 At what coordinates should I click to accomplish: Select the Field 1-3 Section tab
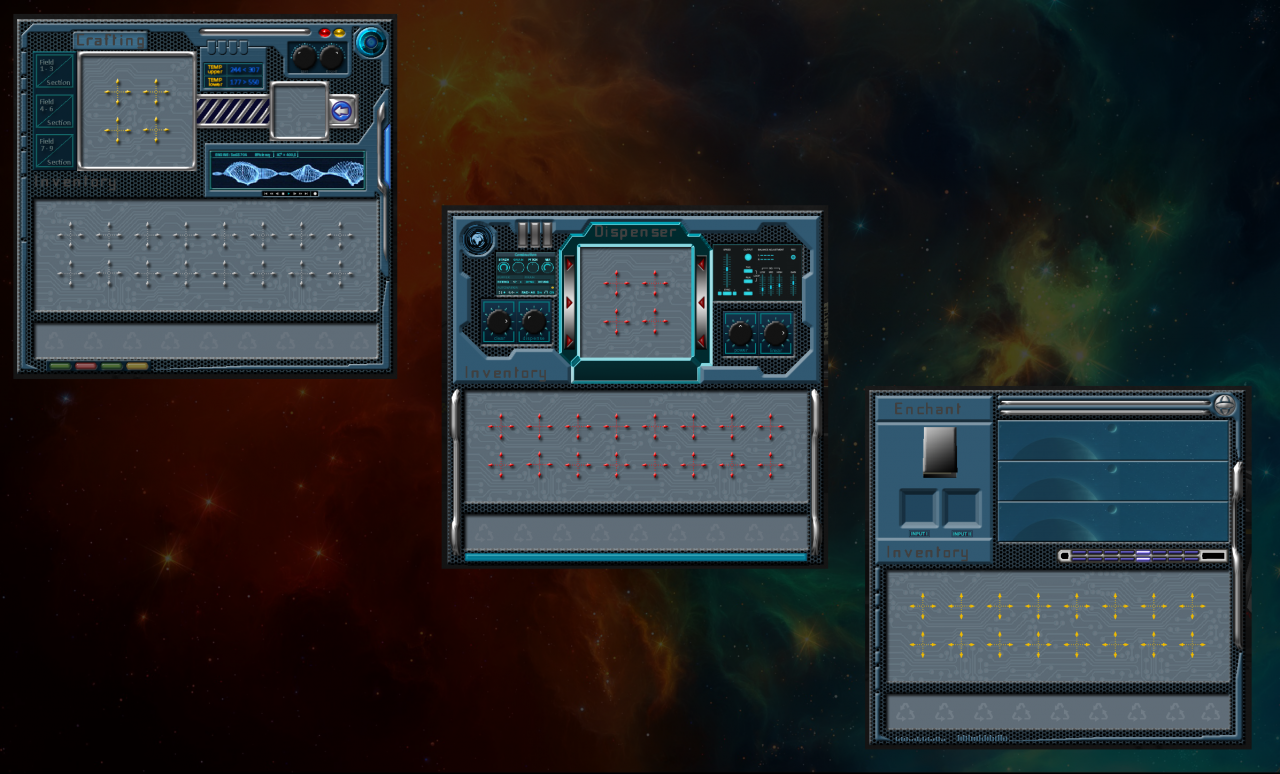[54, 70]
